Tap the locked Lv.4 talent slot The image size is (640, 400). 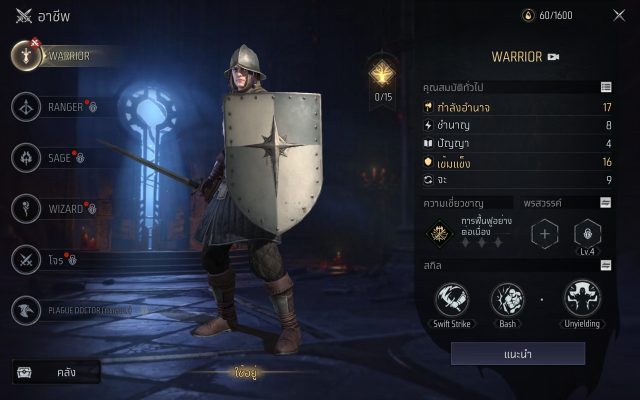pos(588,235)
